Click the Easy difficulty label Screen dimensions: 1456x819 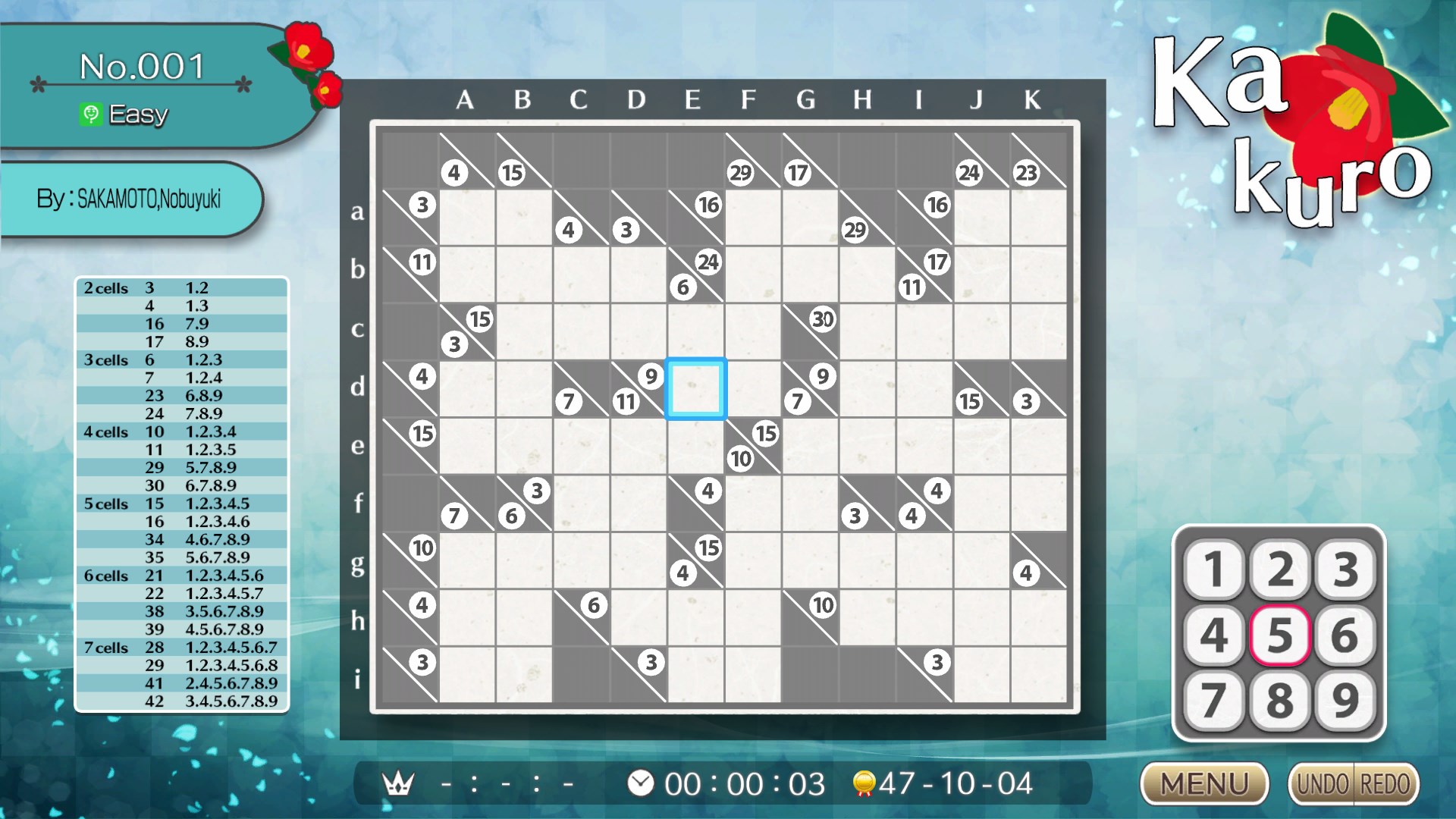139,115
